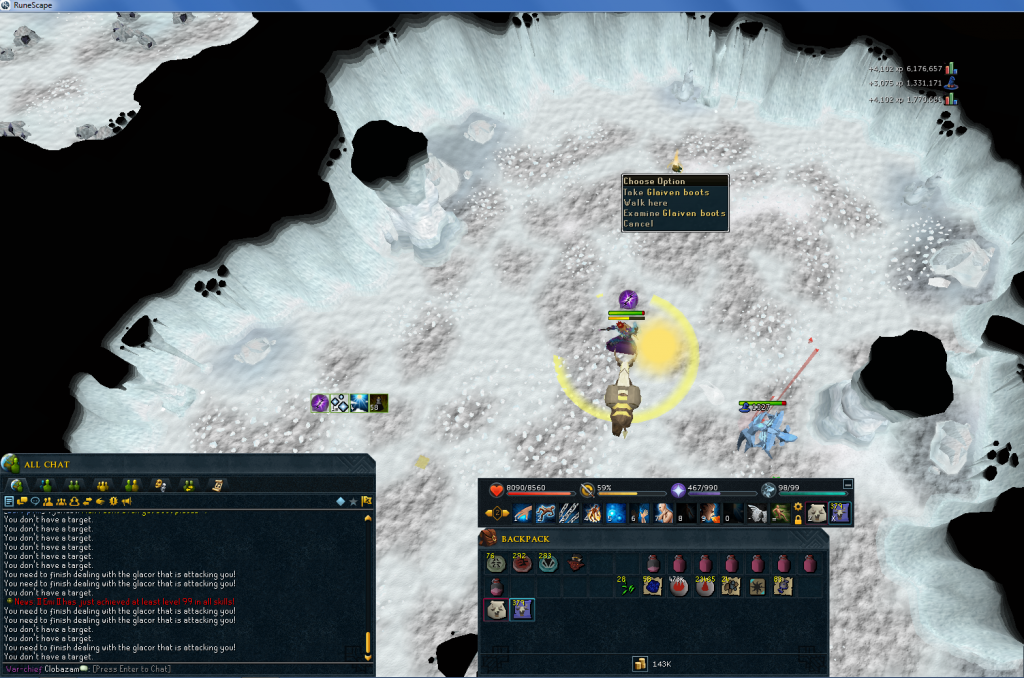Viewport: 1024px width, 678px height.
Task: Select the dark red hat in the backpack
Action: tap(577, 564)
